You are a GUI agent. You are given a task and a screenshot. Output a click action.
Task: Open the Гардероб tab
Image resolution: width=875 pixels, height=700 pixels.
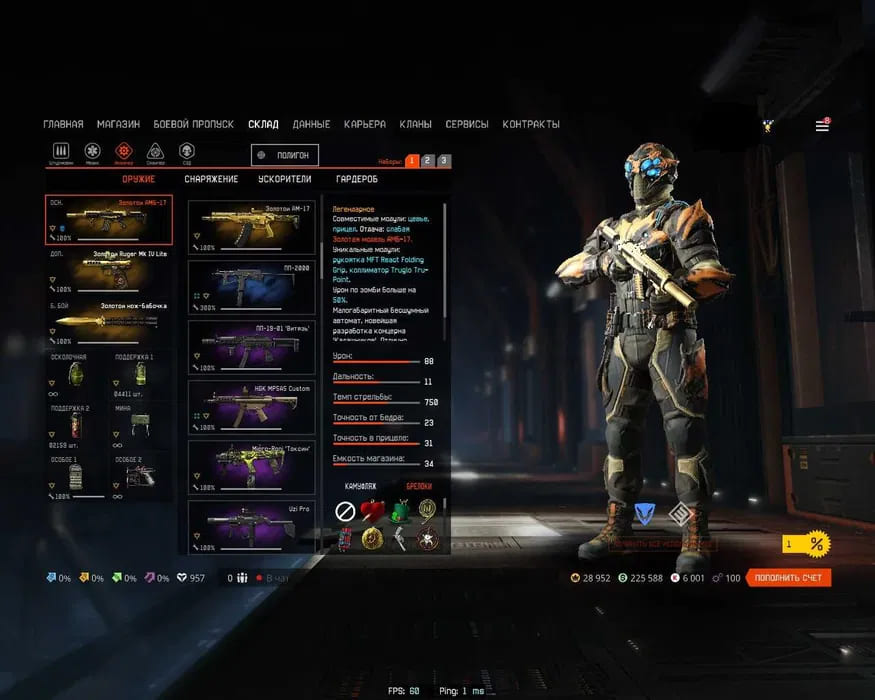click(x=357, y=179)
